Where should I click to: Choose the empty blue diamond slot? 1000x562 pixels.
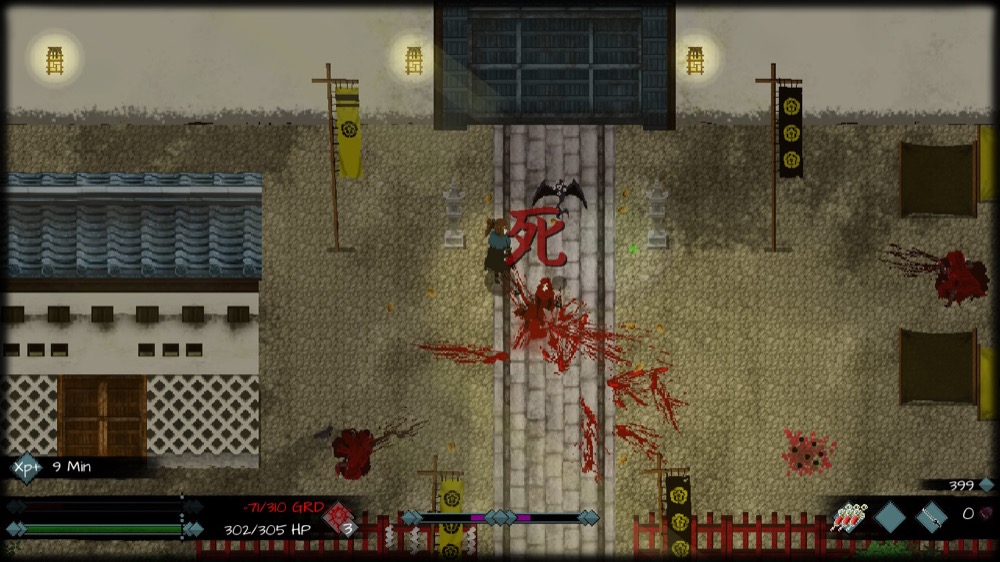coord(890,517)
